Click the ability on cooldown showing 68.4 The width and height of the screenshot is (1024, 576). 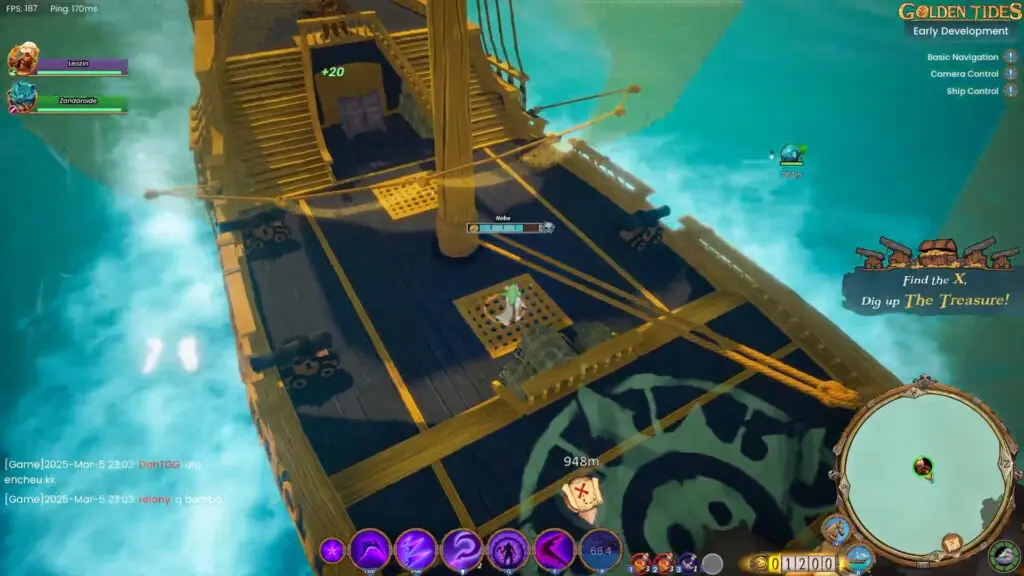pyautogui.click(x=600, y=550)
